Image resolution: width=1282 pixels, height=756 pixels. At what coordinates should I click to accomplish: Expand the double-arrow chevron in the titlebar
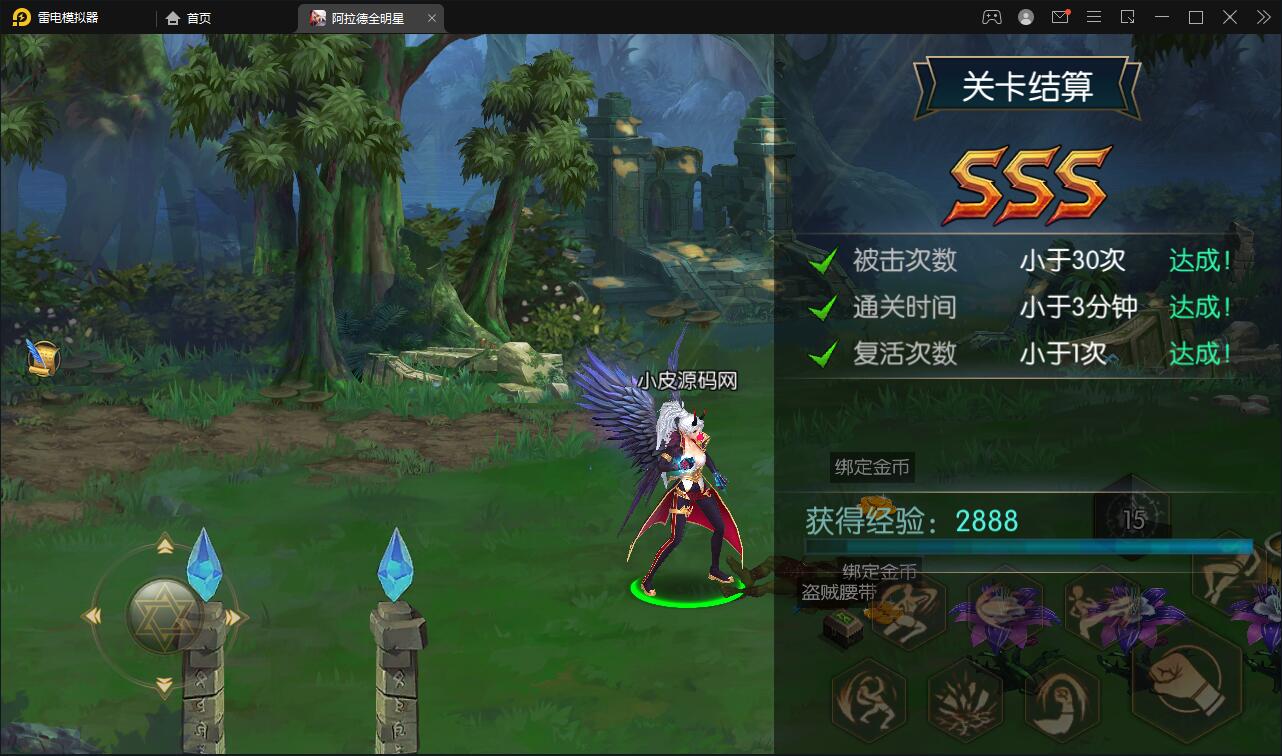(x=1263, y=17)
